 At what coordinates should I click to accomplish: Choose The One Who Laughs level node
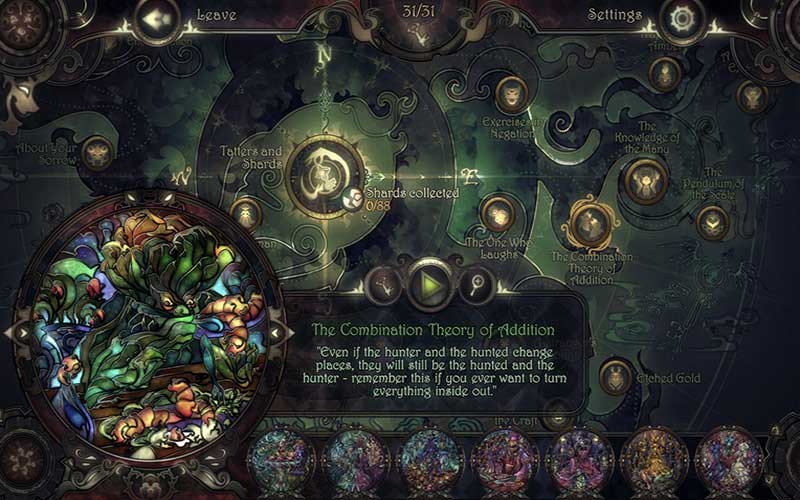click(x=498, y=214)
